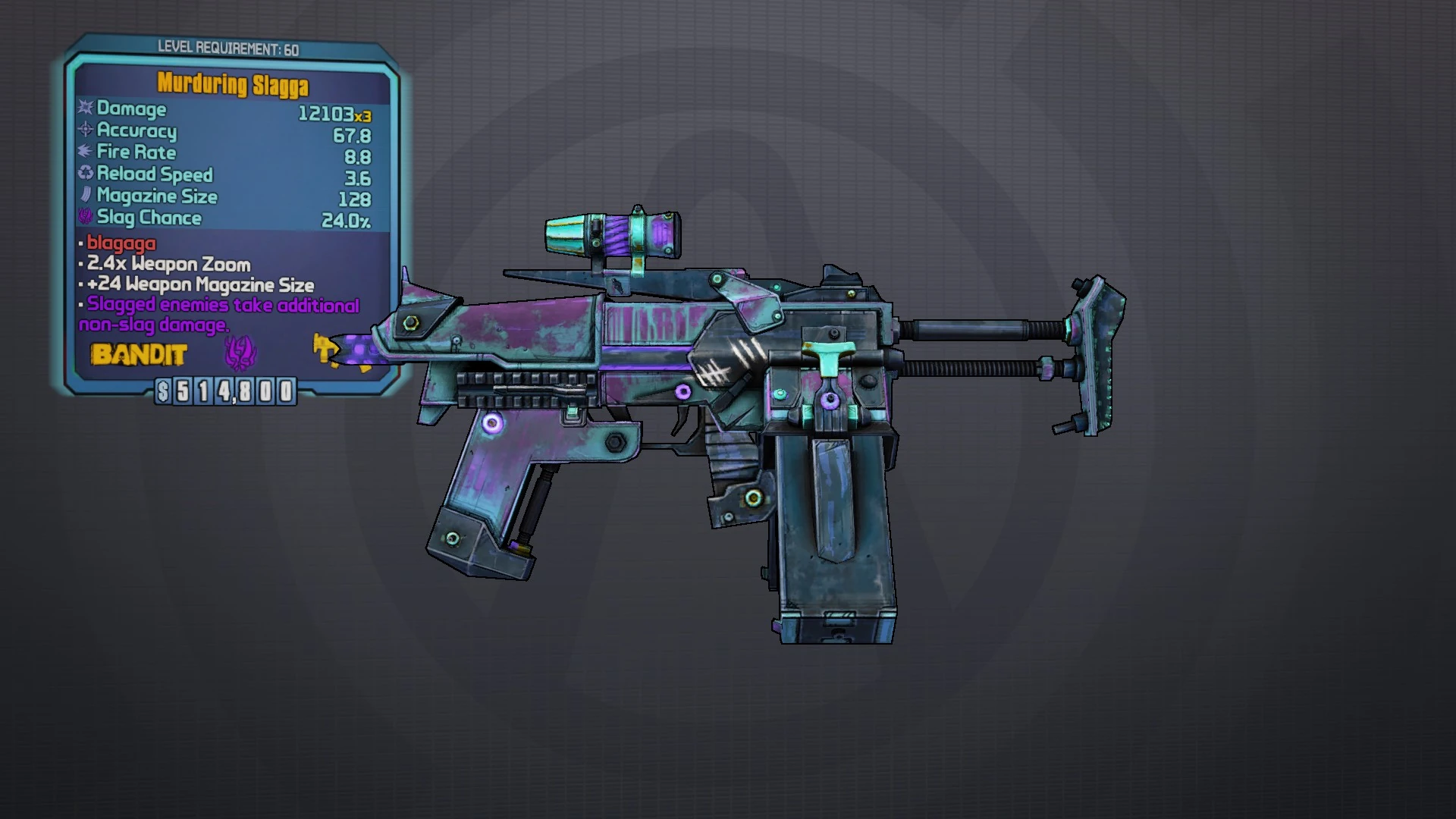This screenshot has width=1456, height=819.
Task: Open the red blagaga flavor text
Action: point(121,244)
